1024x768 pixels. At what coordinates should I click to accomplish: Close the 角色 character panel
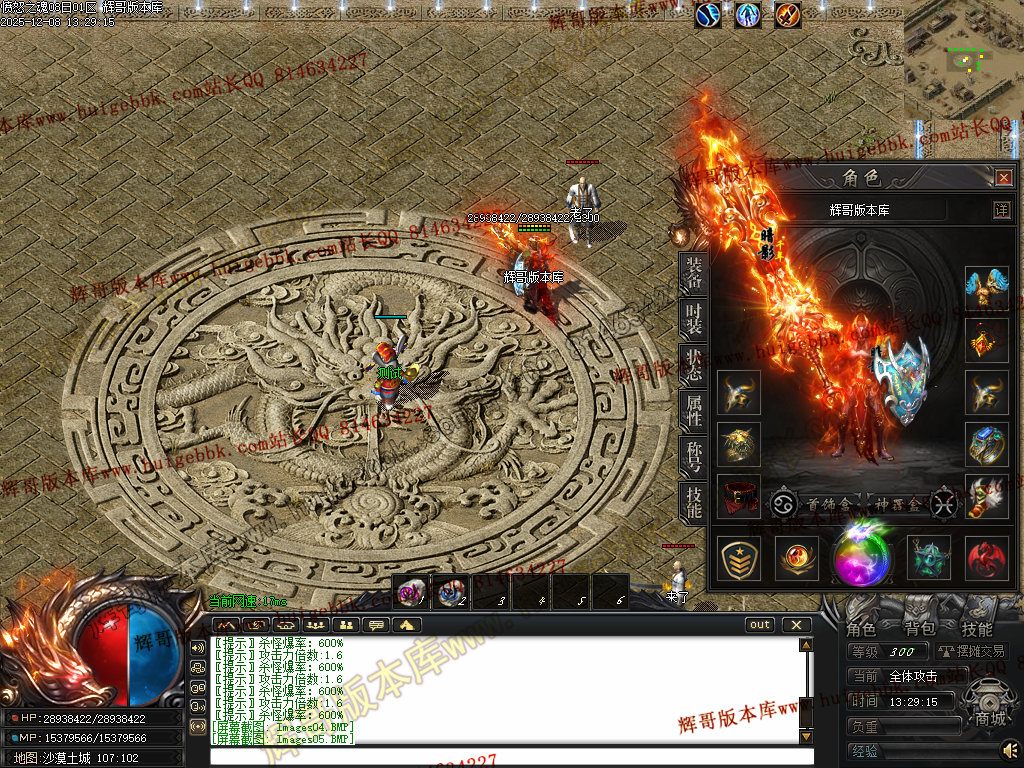pos(1003,178)
